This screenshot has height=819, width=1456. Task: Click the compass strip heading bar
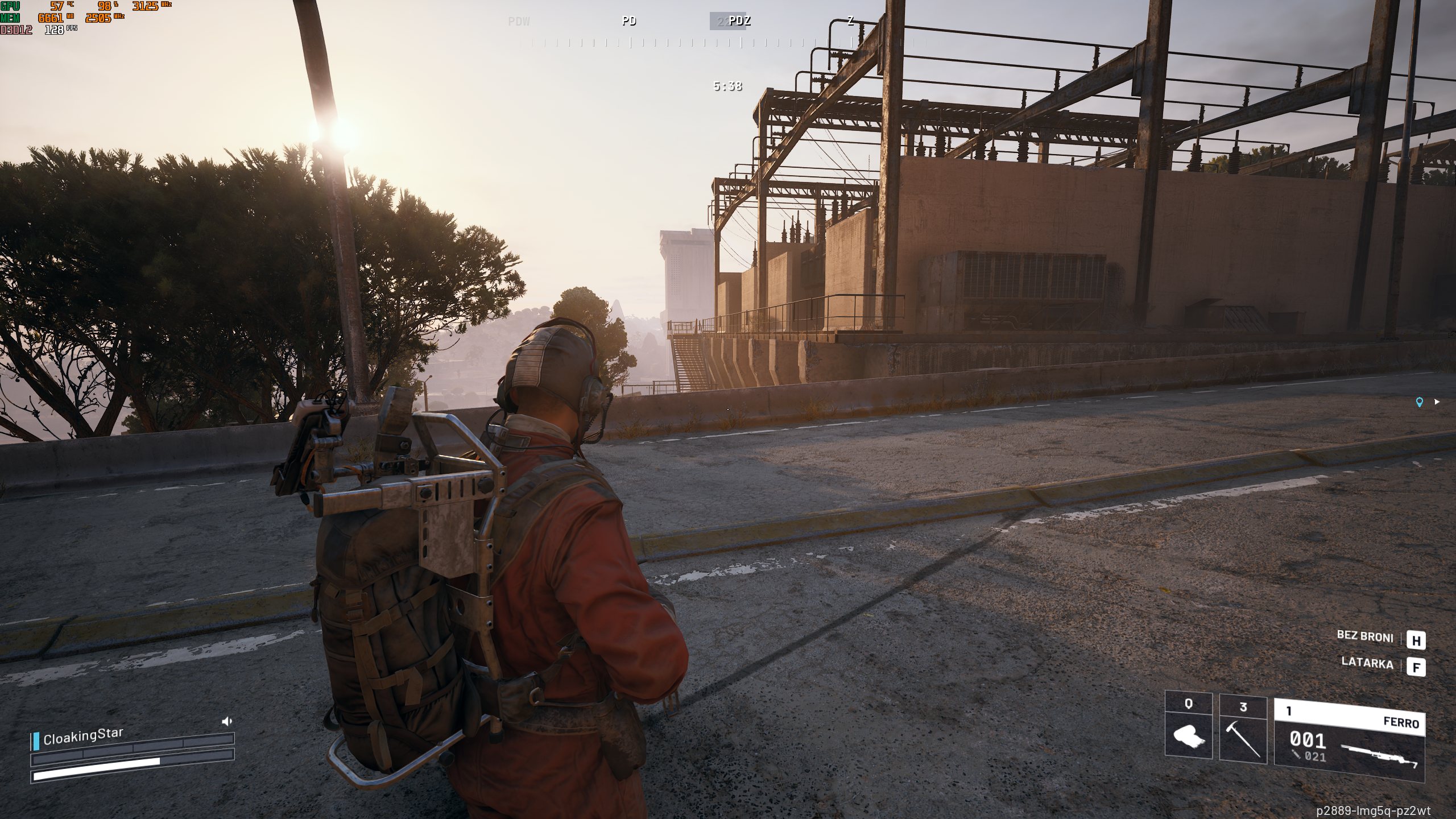click(722, 43)
